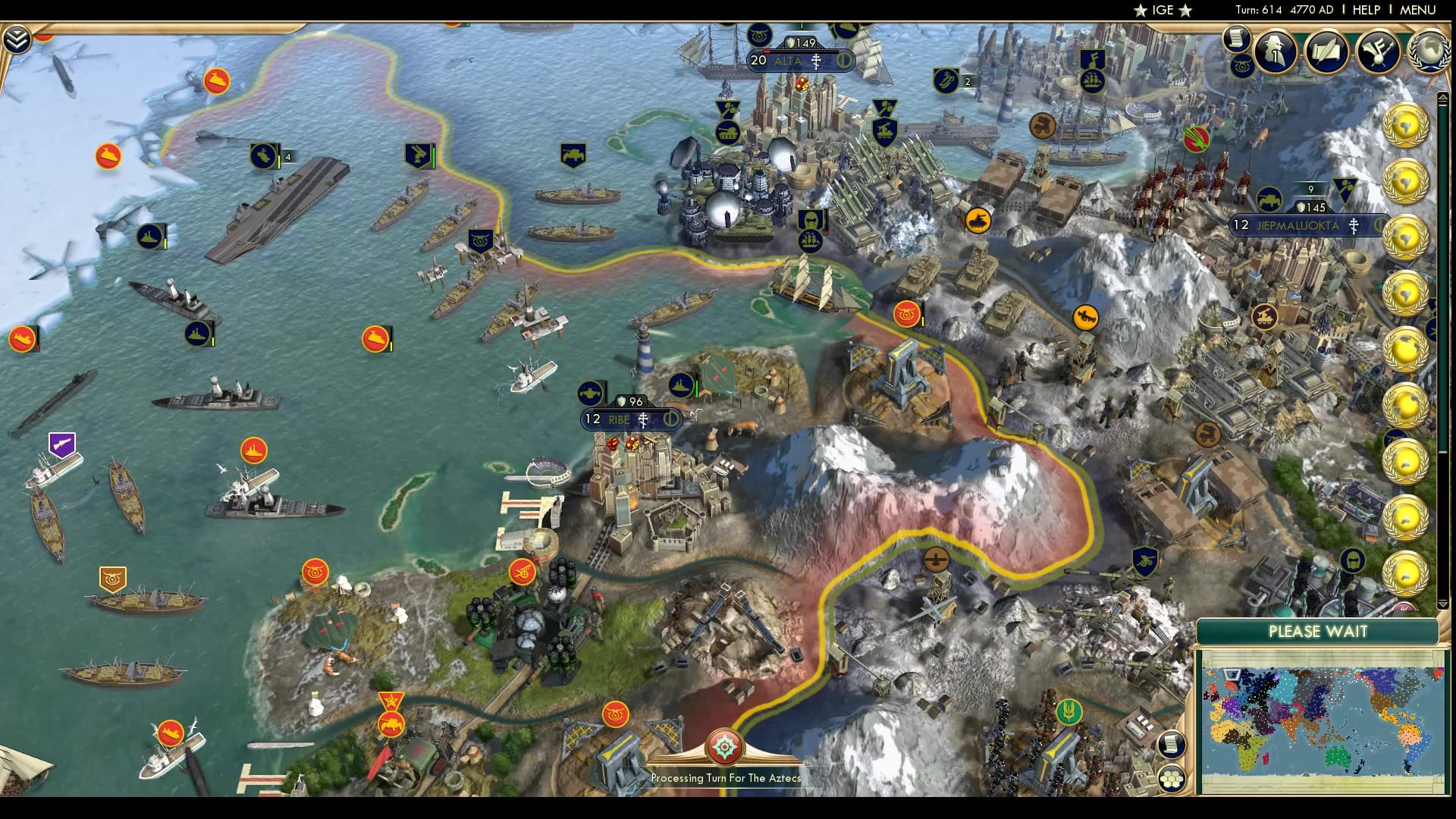
Task: Toggle the top-left panel collapse chevron button
Action: (16, 39)
